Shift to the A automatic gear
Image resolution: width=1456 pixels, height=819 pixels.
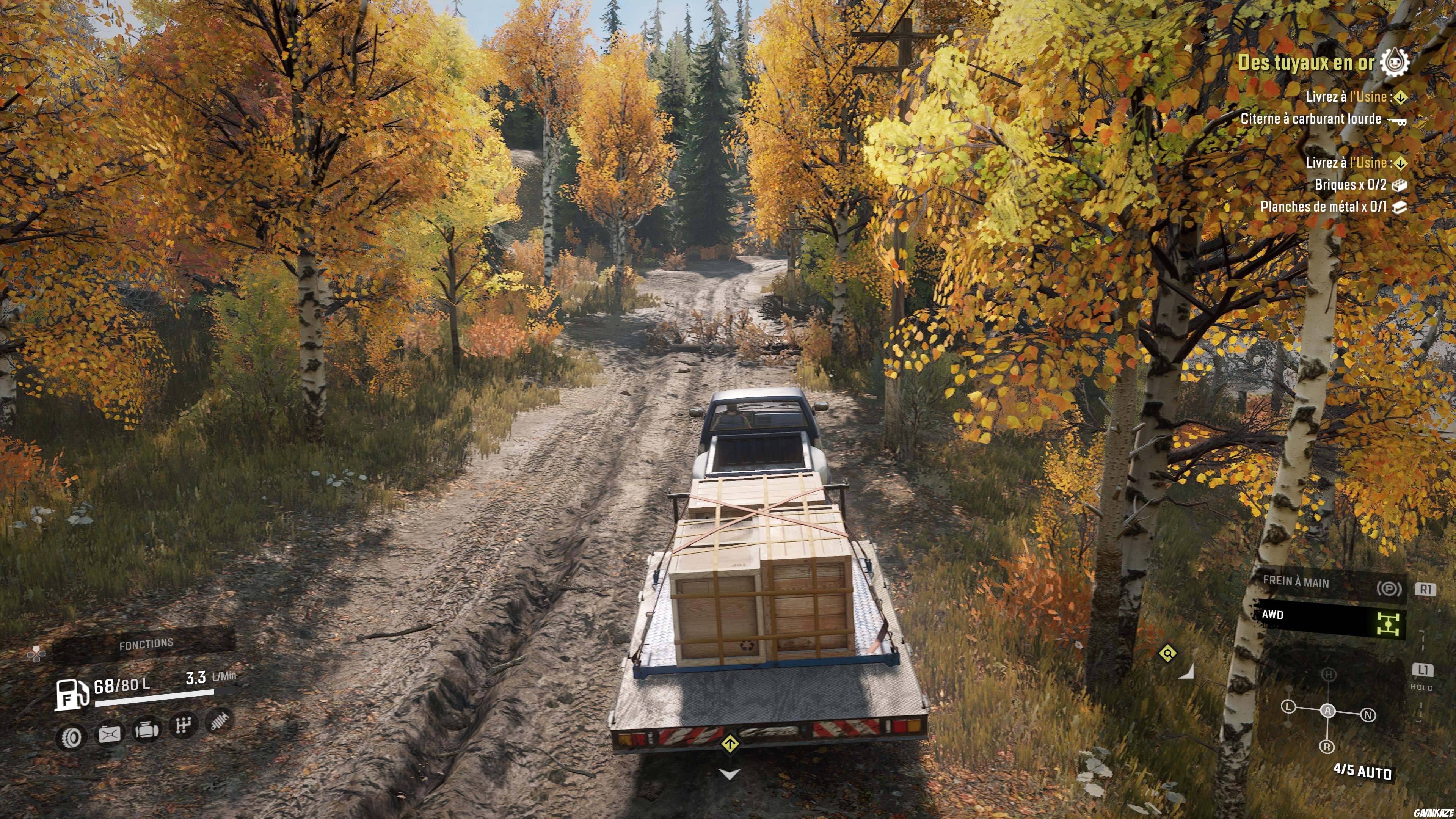[1328, 711]
